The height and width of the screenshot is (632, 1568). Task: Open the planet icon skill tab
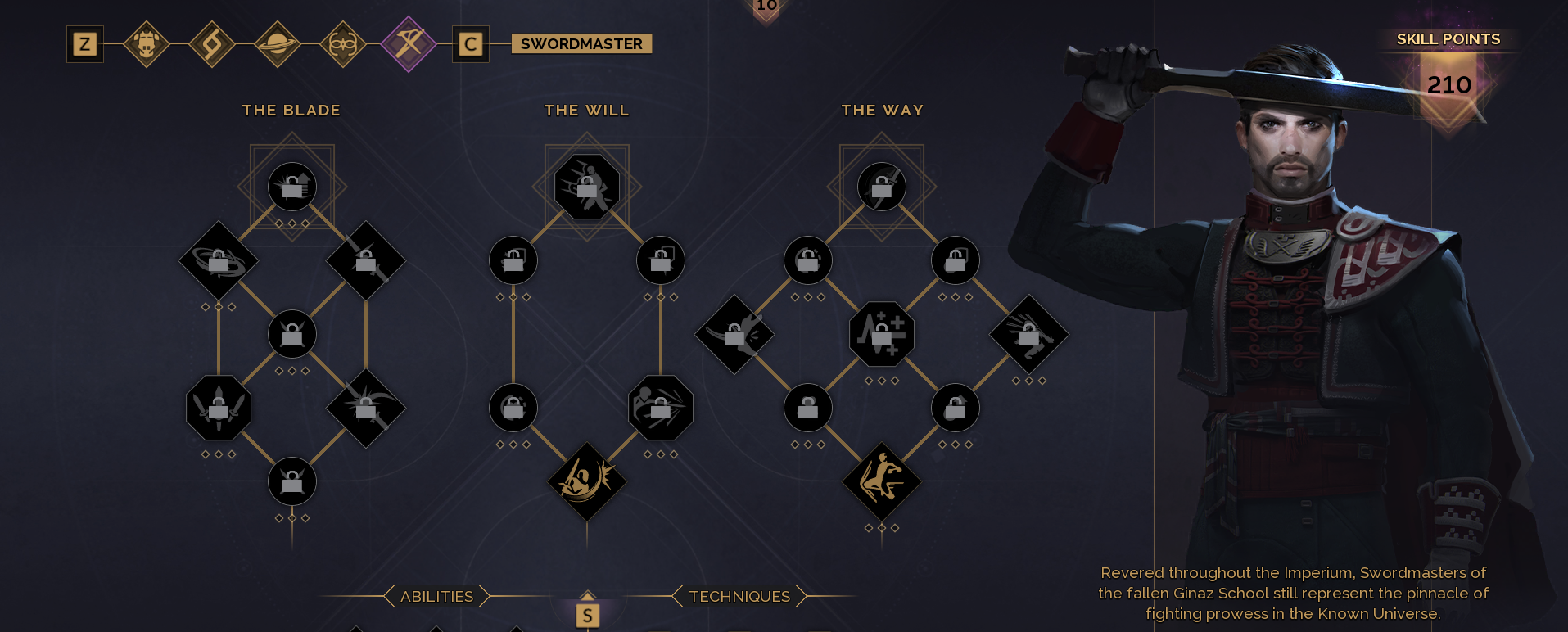tap(278, 44)
